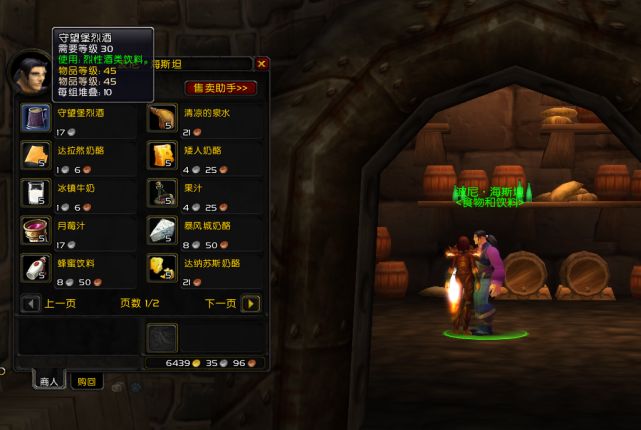641x430 pixels.
Task: Select the 商人 merchant tab
Action: [x=47, y=381]
